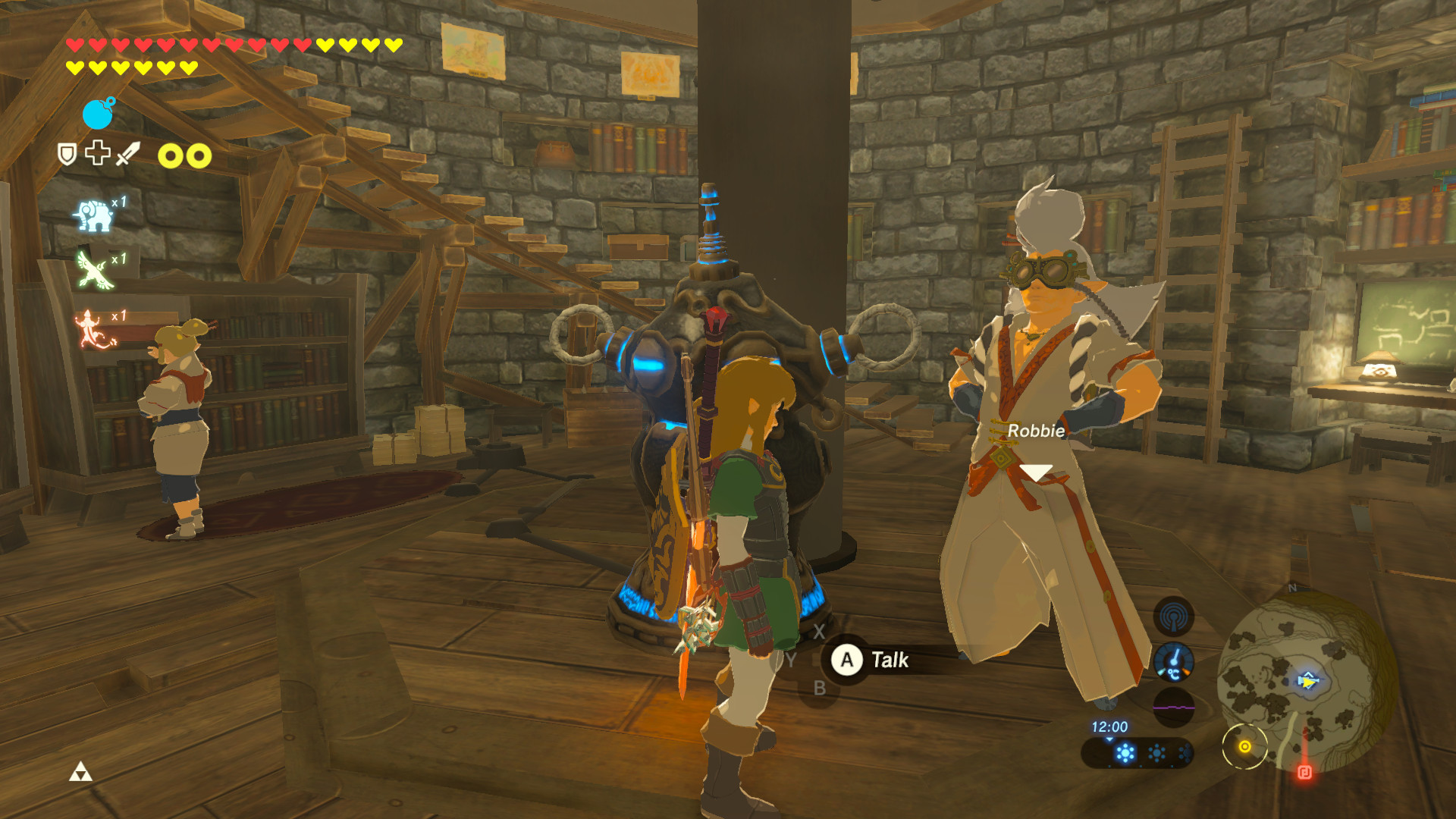This screenshot has height=819, width=1456.
Task: Select the Remote Bomb rune icon
Action: (x=98, y=113)
